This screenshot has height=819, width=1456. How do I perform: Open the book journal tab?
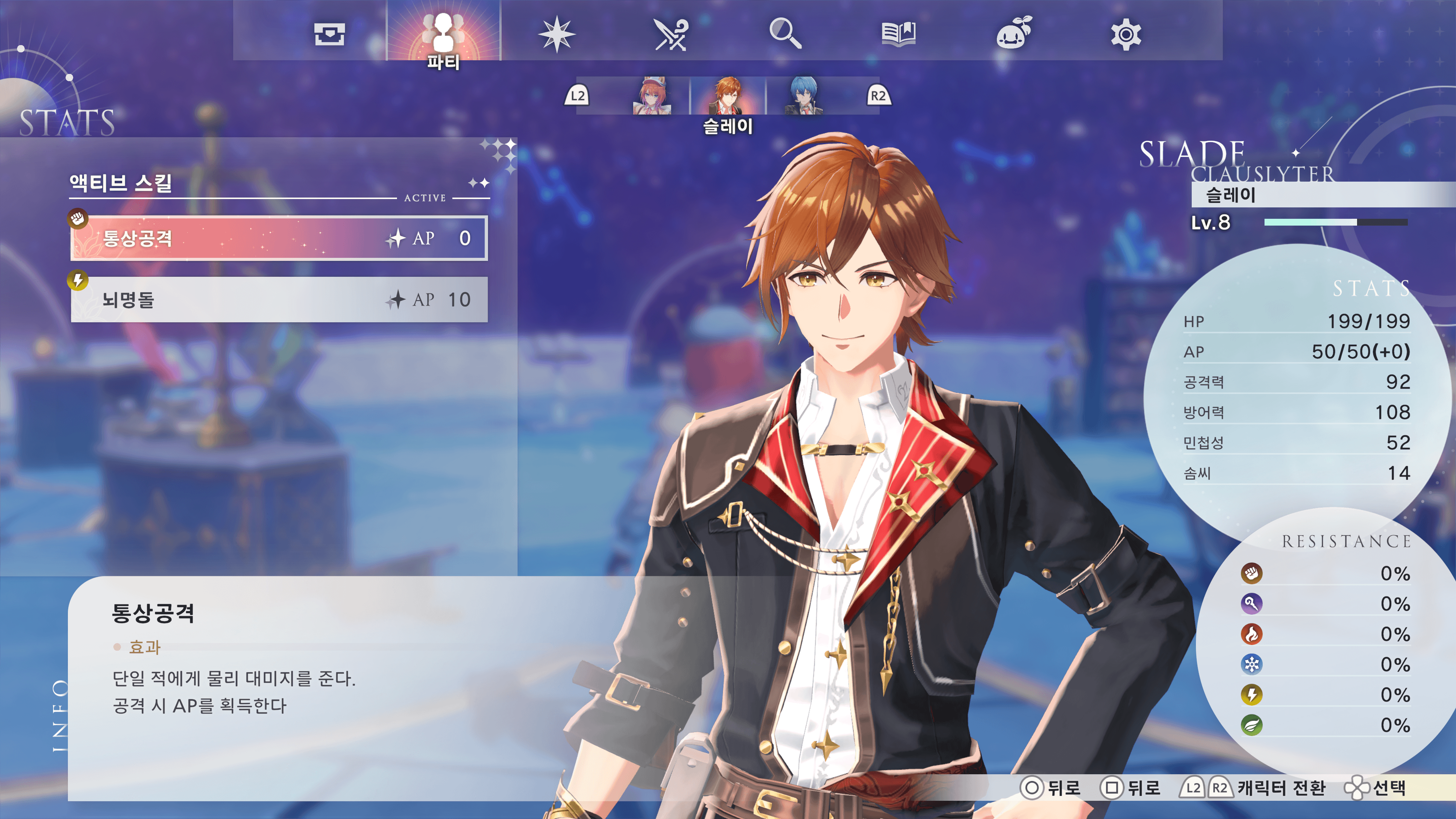tap(899, 34)
